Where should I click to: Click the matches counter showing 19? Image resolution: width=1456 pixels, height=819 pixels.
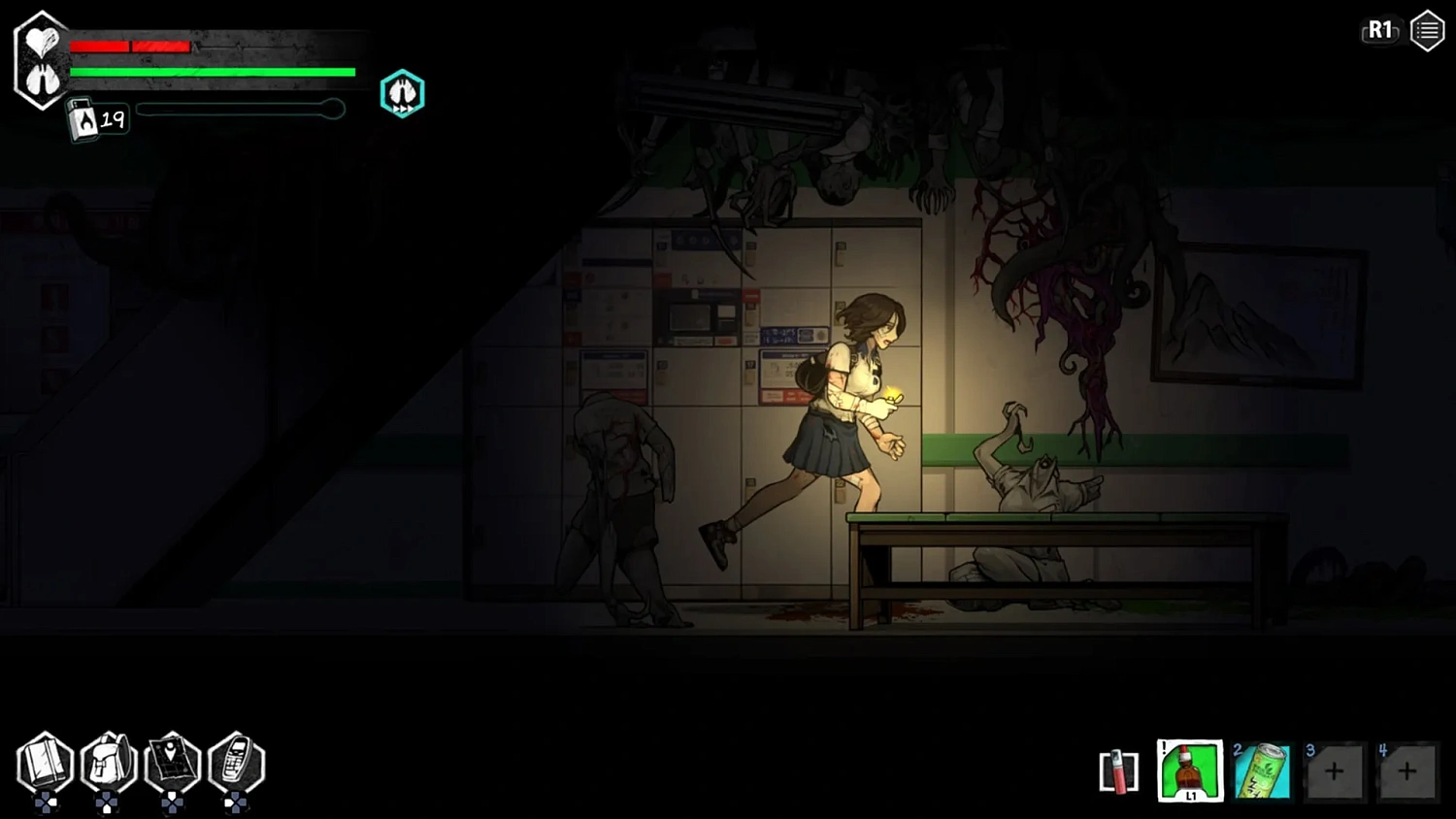[x=112, y=119]
